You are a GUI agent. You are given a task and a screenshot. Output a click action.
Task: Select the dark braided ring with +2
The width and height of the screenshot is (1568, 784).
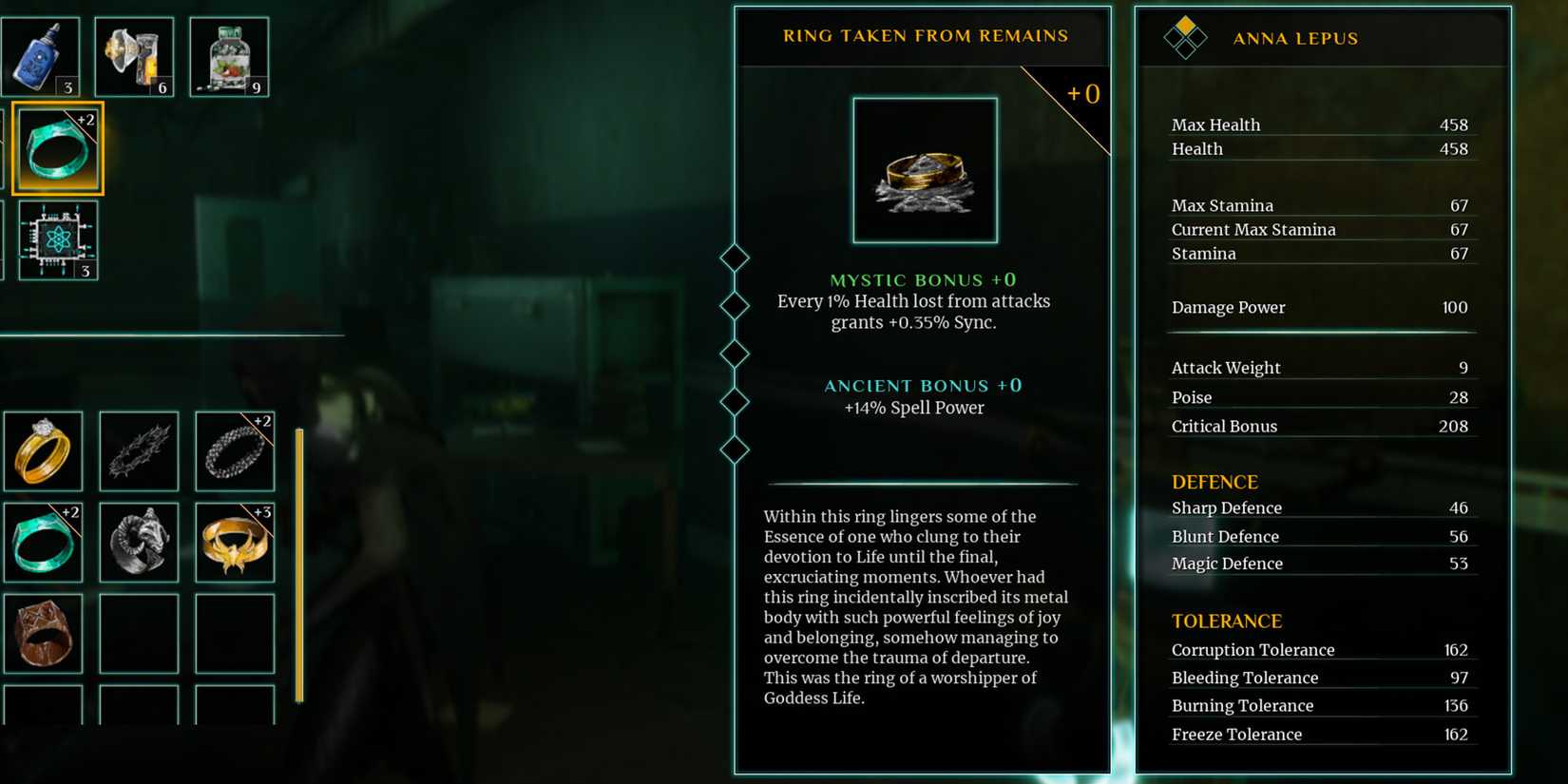pyautogui.click(x=234, y=451)
